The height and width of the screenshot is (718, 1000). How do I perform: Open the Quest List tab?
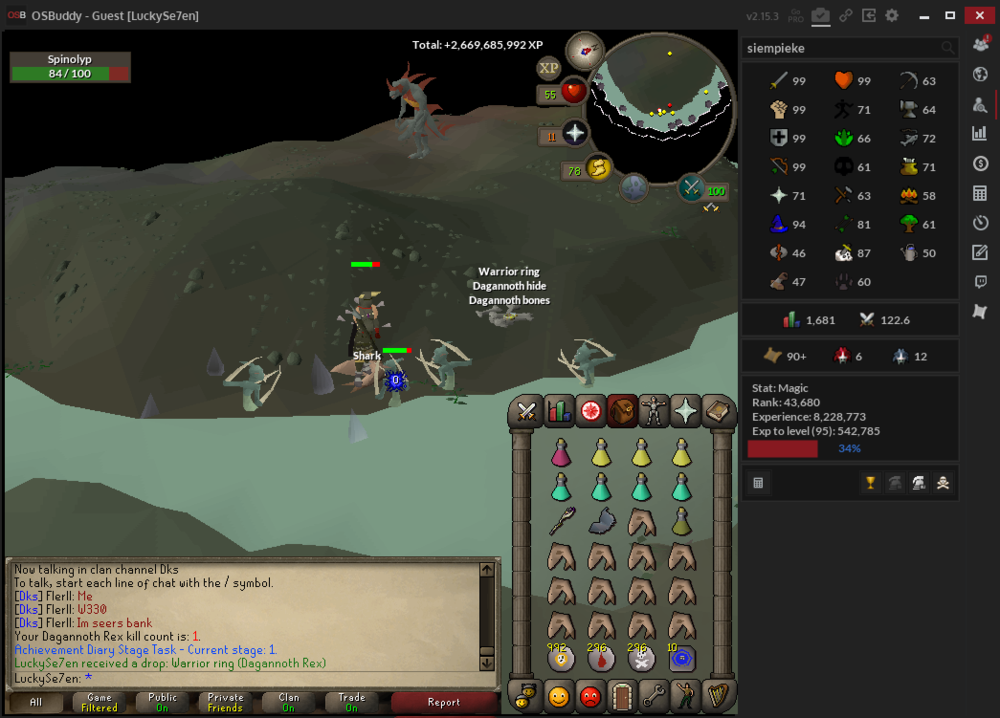(590, 411)
